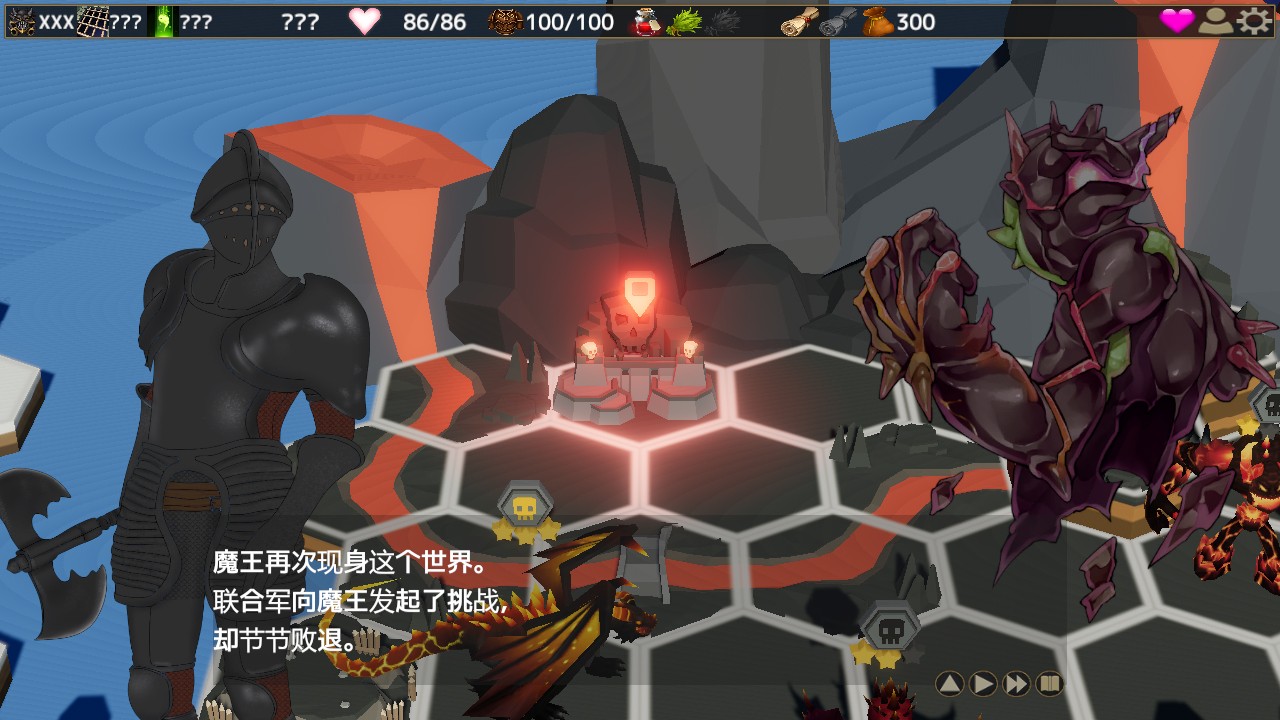Screen dimensions: 1280x720
Task: Hide the dialogue with the triangle button
Action: (950, 684)
